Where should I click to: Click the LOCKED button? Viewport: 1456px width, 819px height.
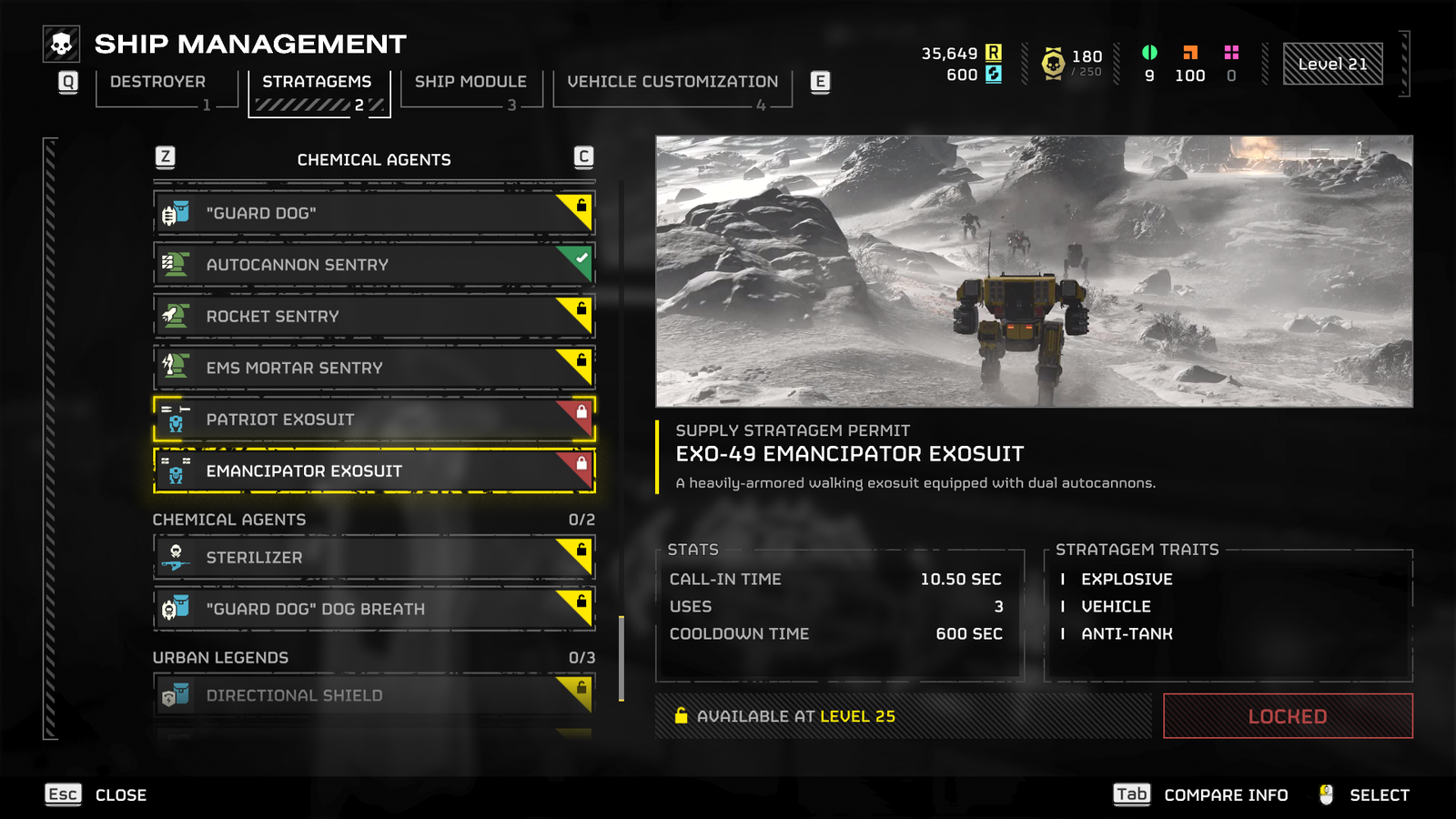(x=1286, y=716)
